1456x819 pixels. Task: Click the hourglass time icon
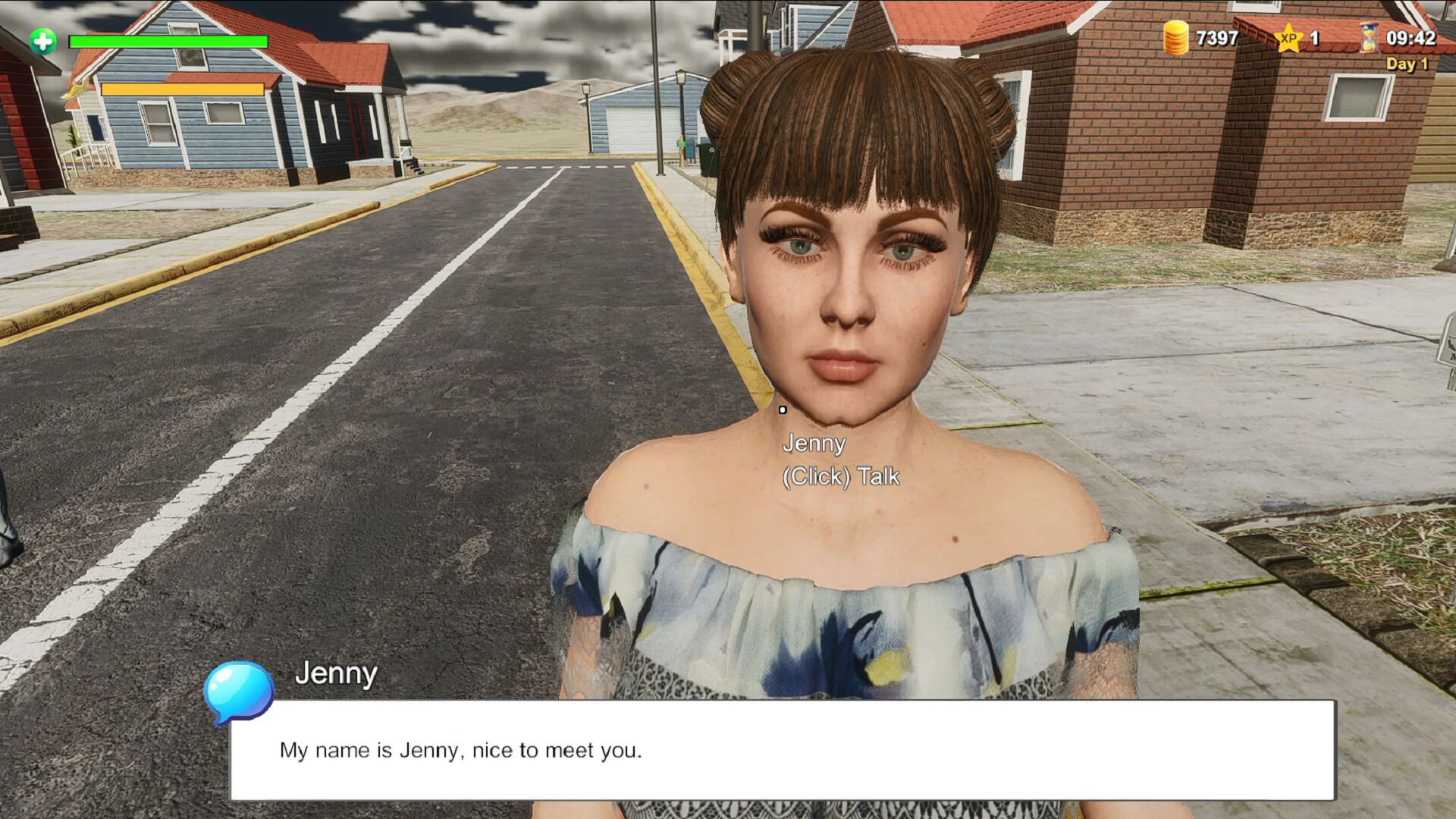1369,37
